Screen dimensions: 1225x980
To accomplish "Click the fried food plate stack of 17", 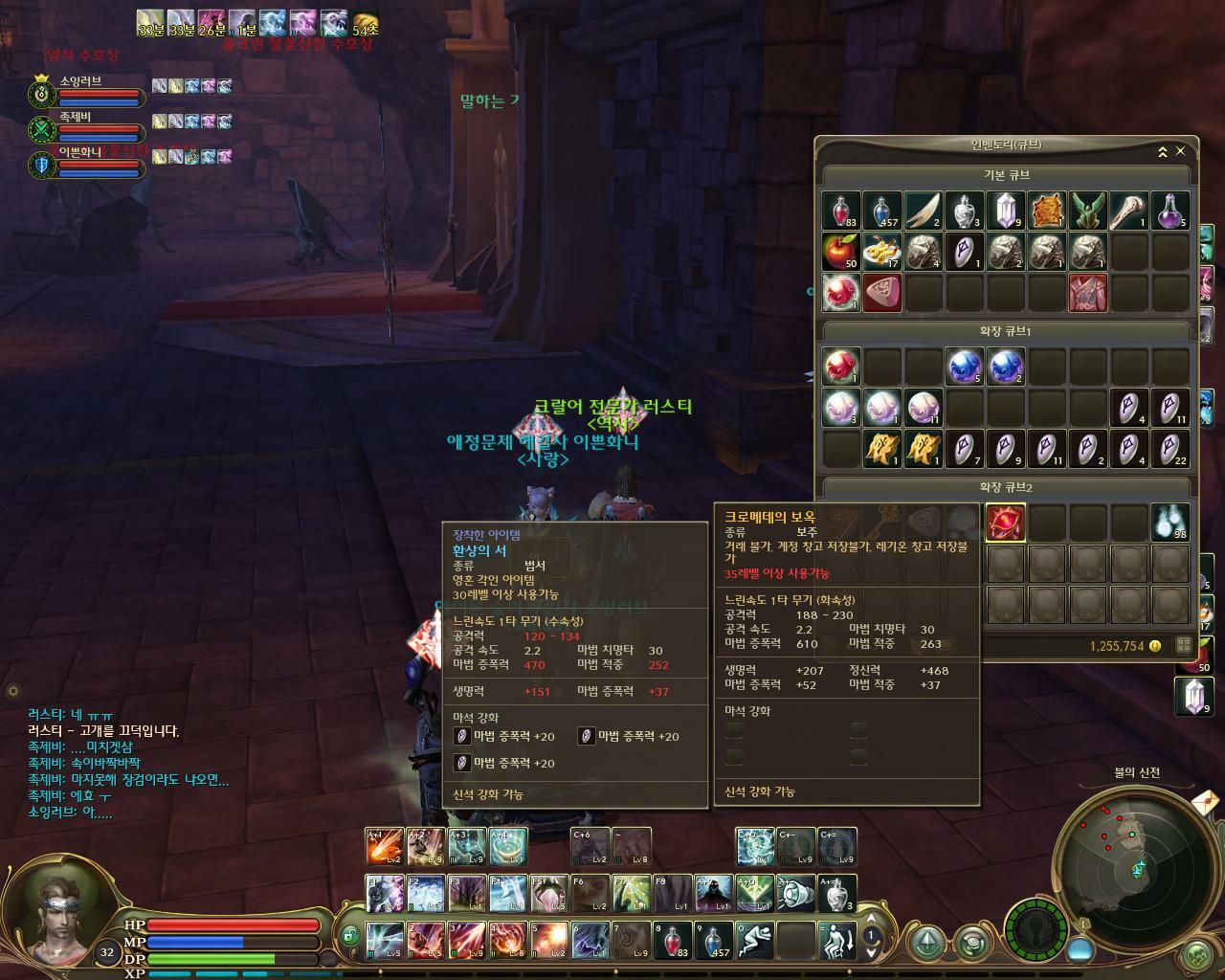I will pos(882,252).
